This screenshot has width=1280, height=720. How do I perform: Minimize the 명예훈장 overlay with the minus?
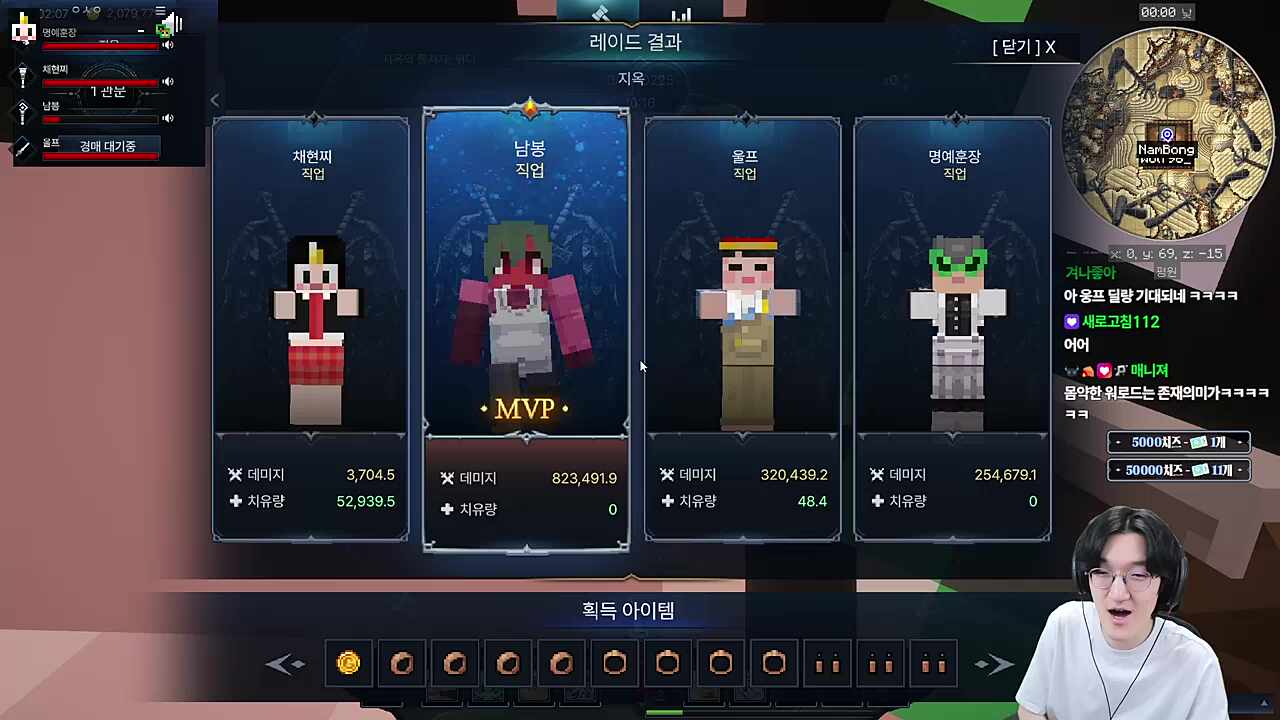(x=141, y=30)
